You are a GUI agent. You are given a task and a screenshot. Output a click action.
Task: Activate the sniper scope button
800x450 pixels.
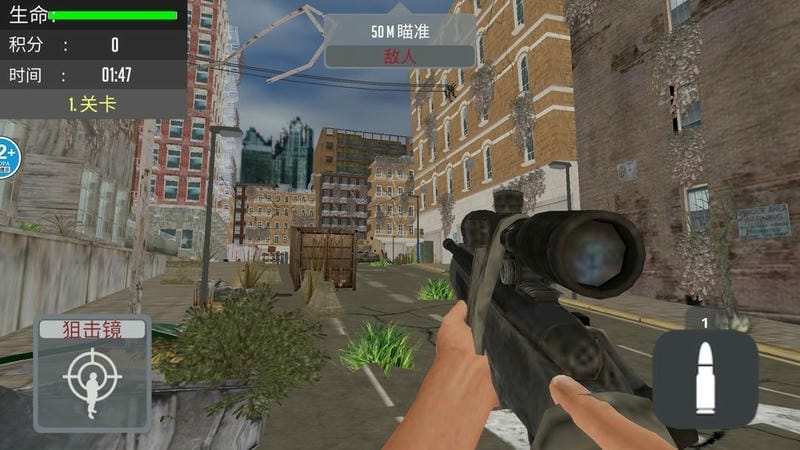click(92, 373)
